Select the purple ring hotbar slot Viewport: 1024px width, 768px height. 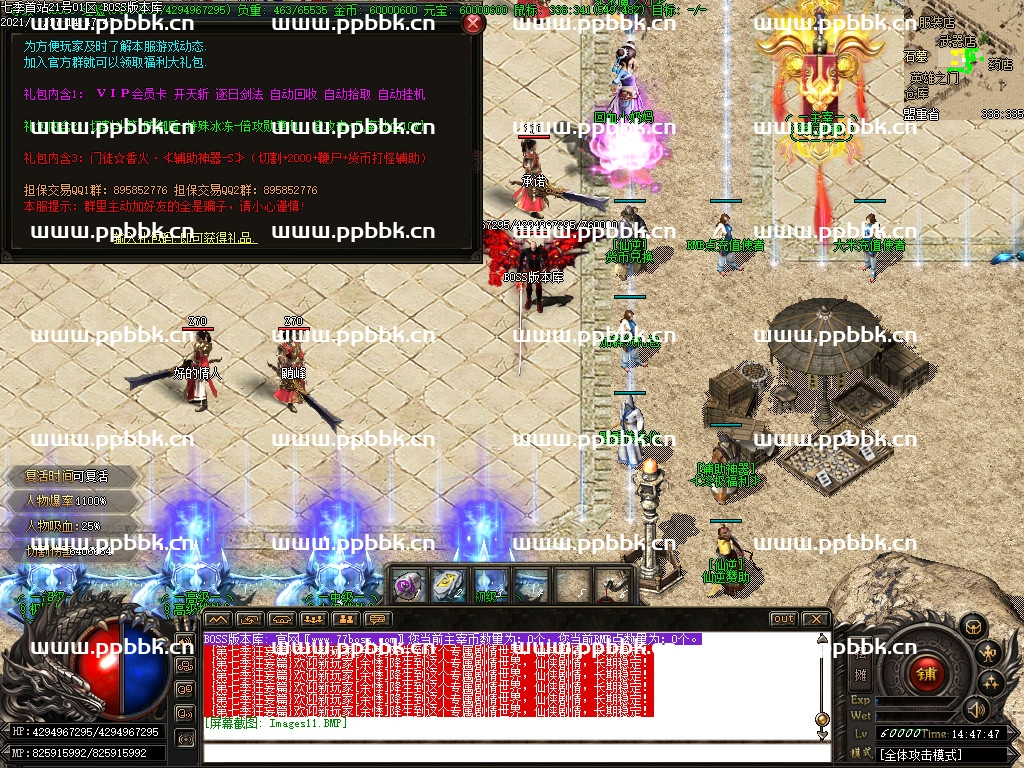[x=406, y=585]
